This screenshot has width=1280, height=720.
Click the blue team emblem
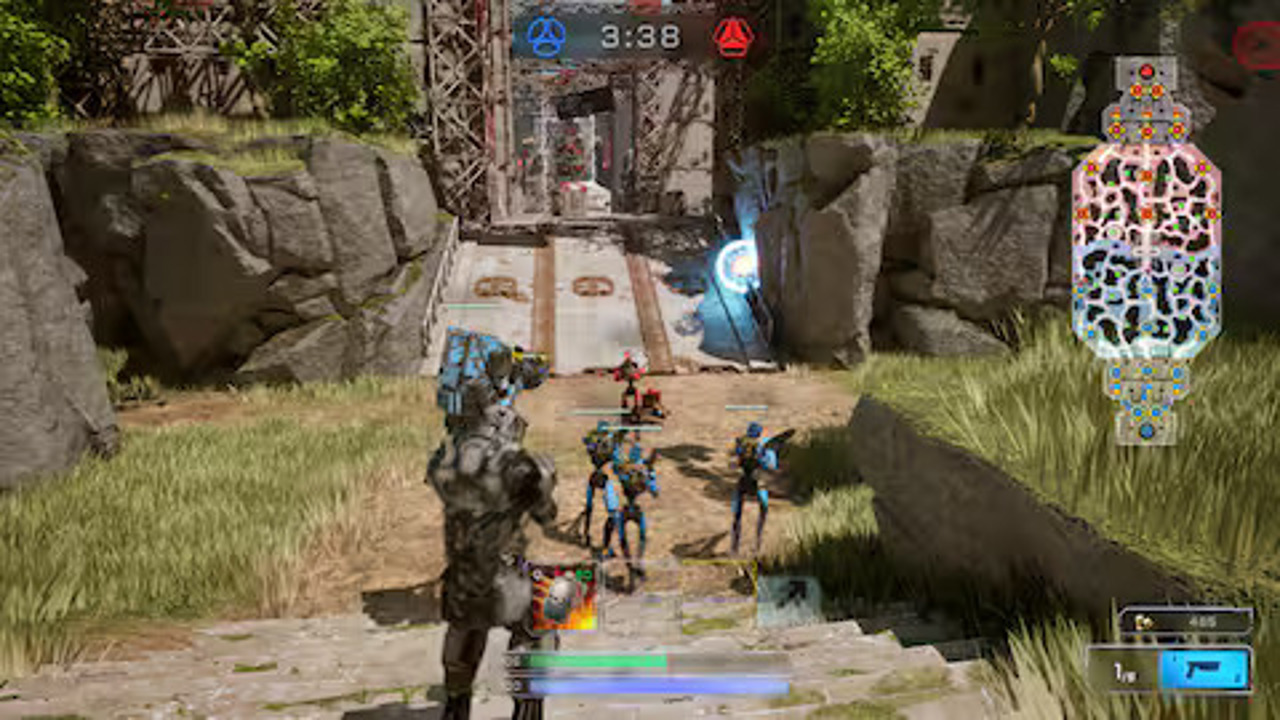546,37
